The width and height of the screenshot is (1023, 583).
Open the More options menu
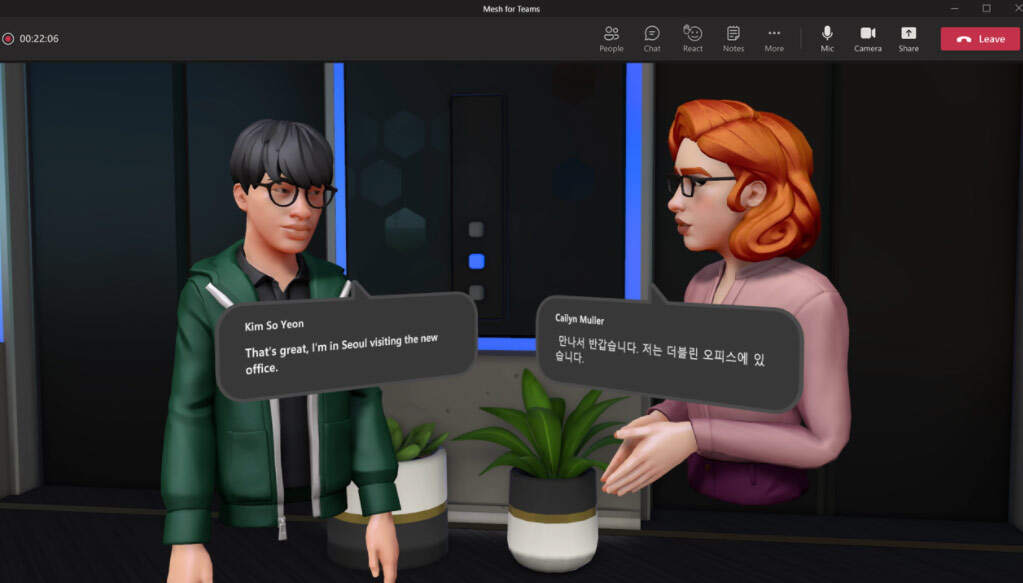point(774,38)
